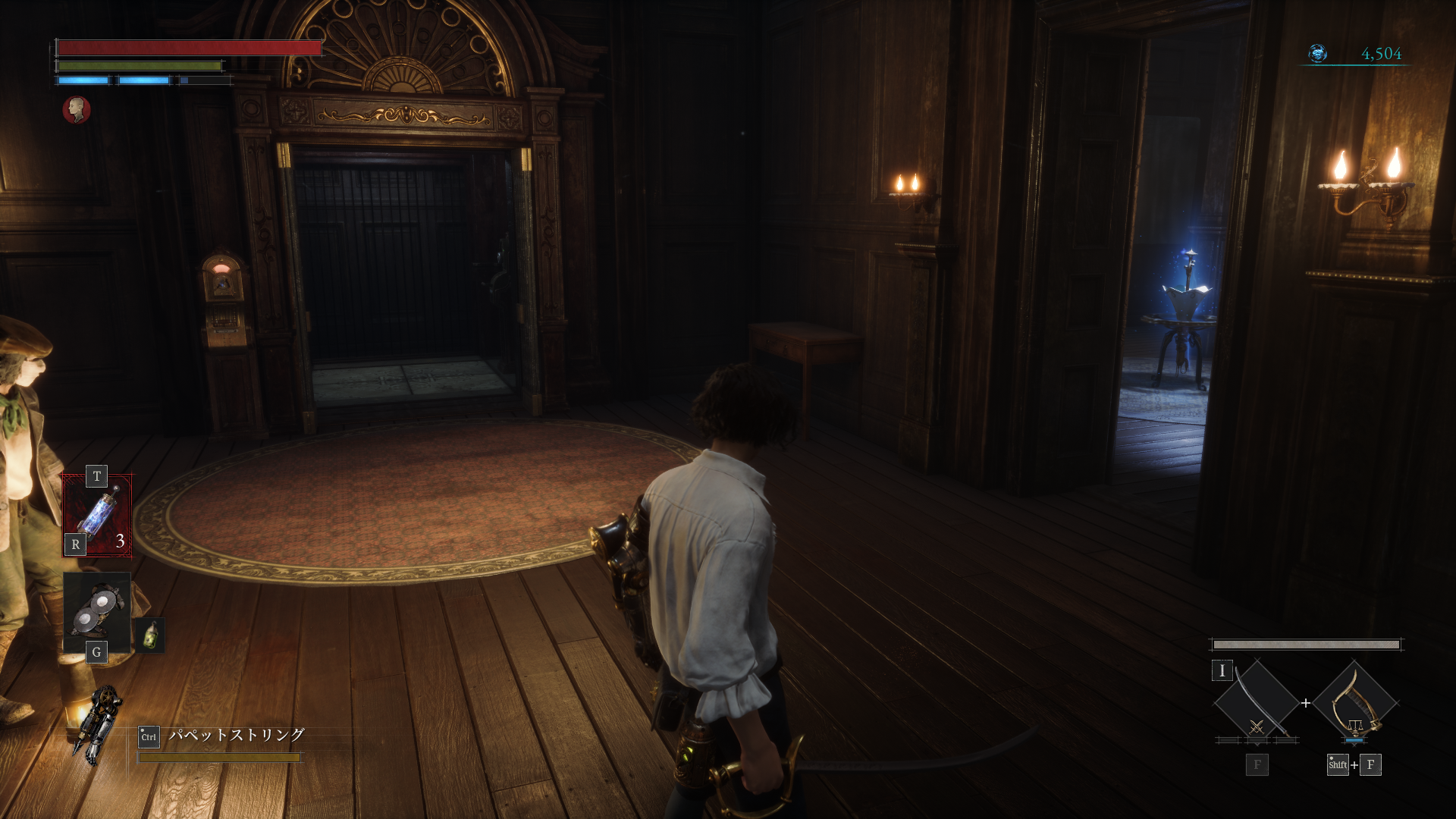Click the blue Ergo currency icon

tap(1318, 54)
